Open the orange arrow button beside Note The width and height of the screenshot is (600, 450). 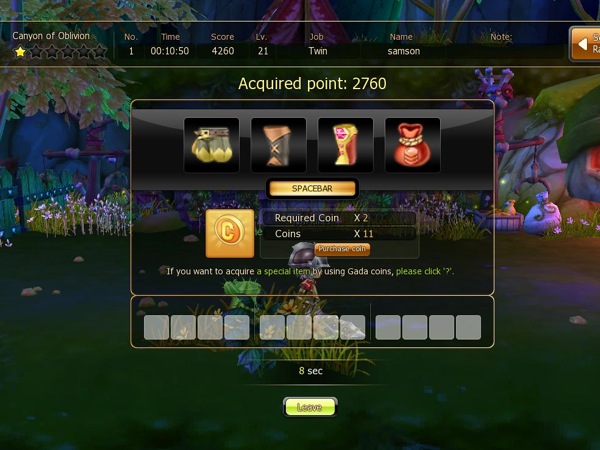pyautogui.click(x=584, y=44)
